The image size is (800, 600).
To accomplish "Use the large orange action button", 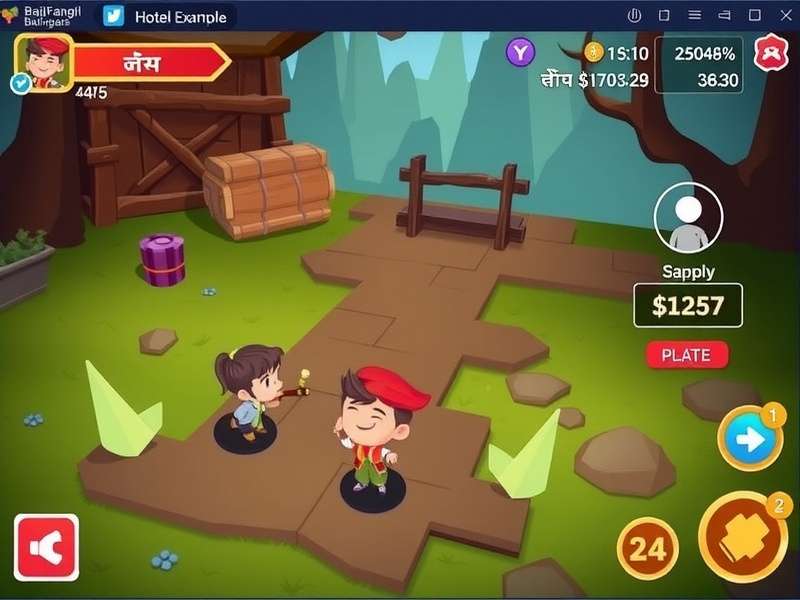I will point(743,537).
